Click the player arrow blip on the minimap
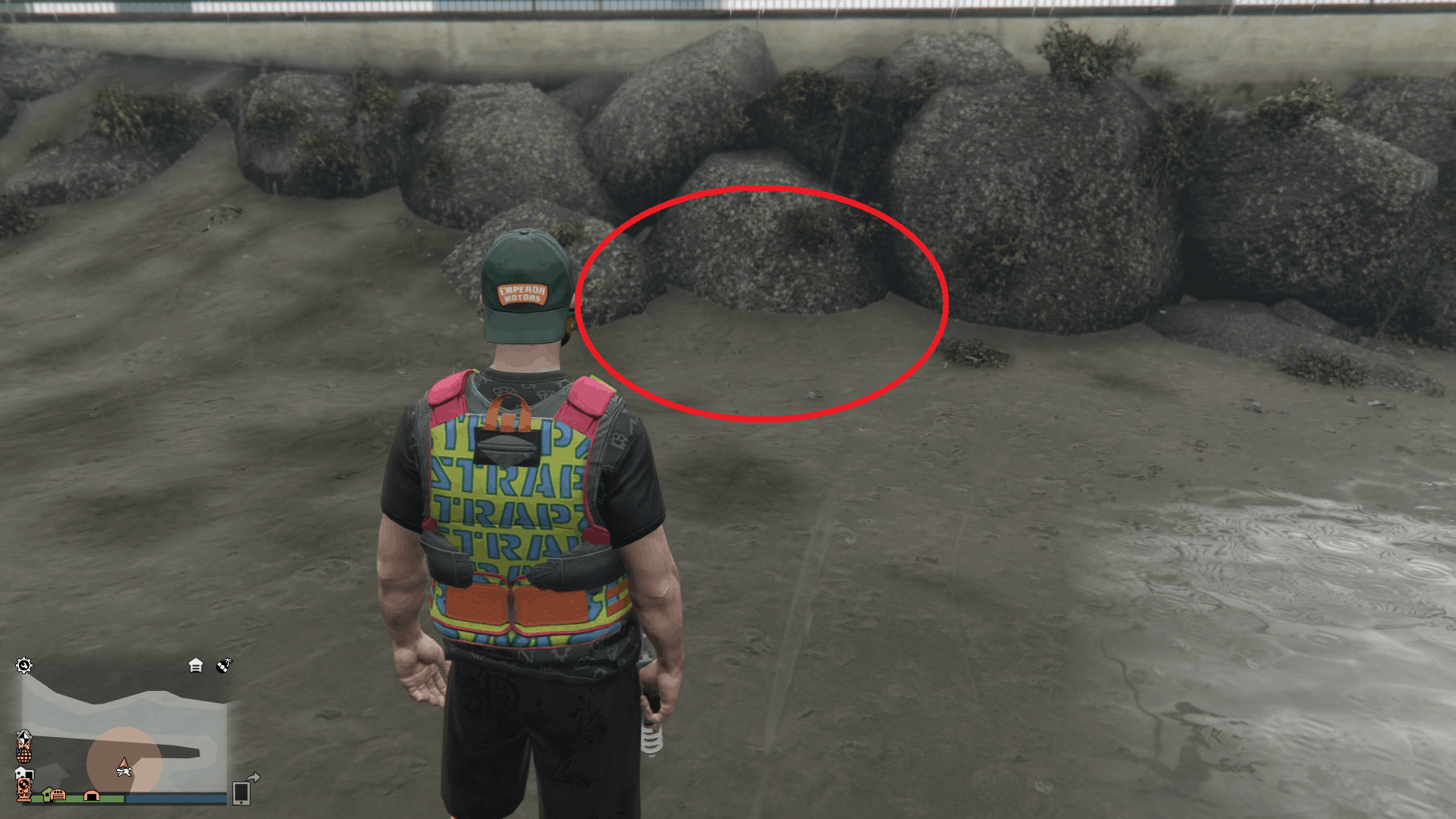Screen dimensions: 1456x819 click(124, 766)
